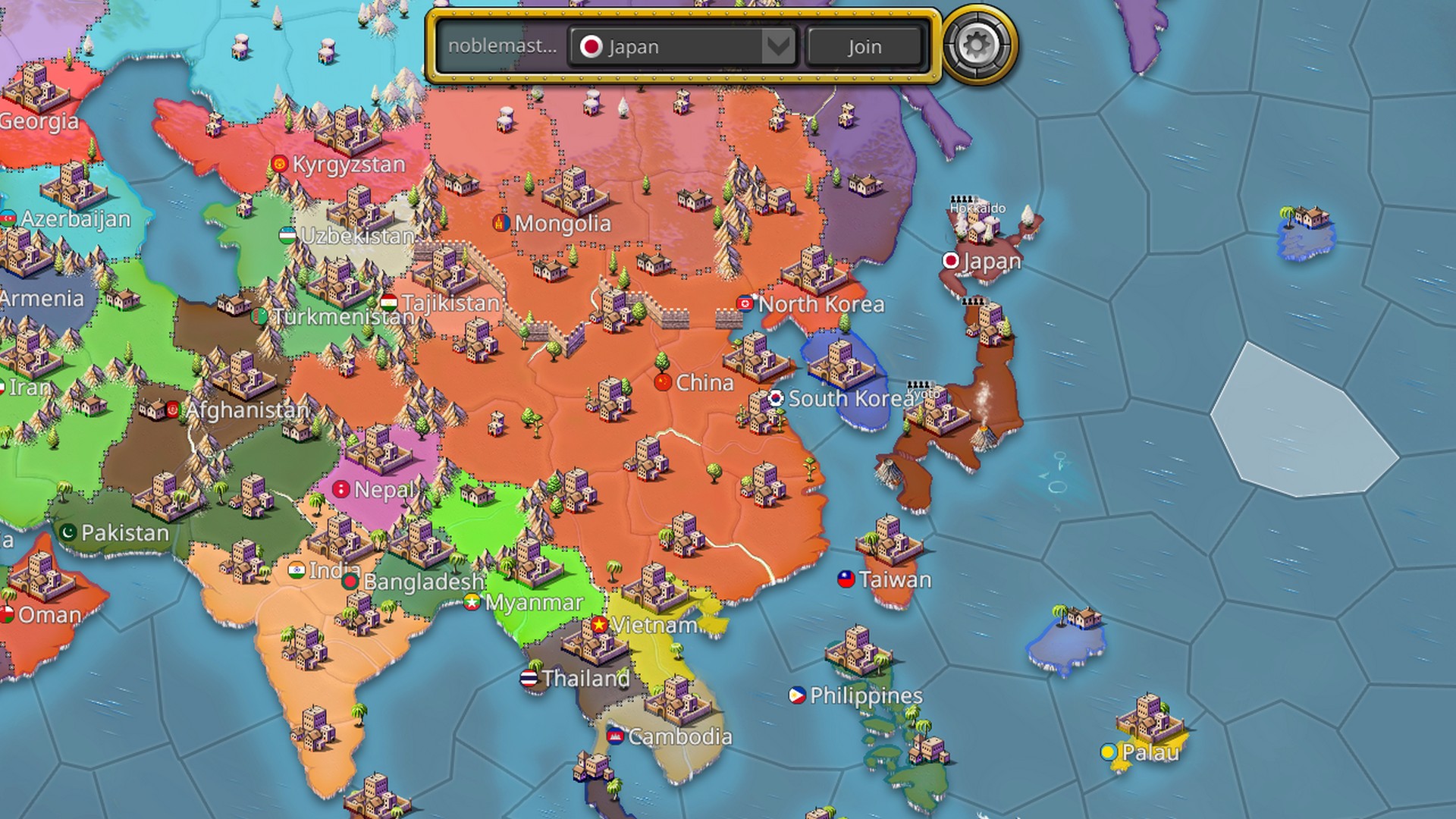
Task: Click the Vietnam flag marker
Action: [600, 626]
